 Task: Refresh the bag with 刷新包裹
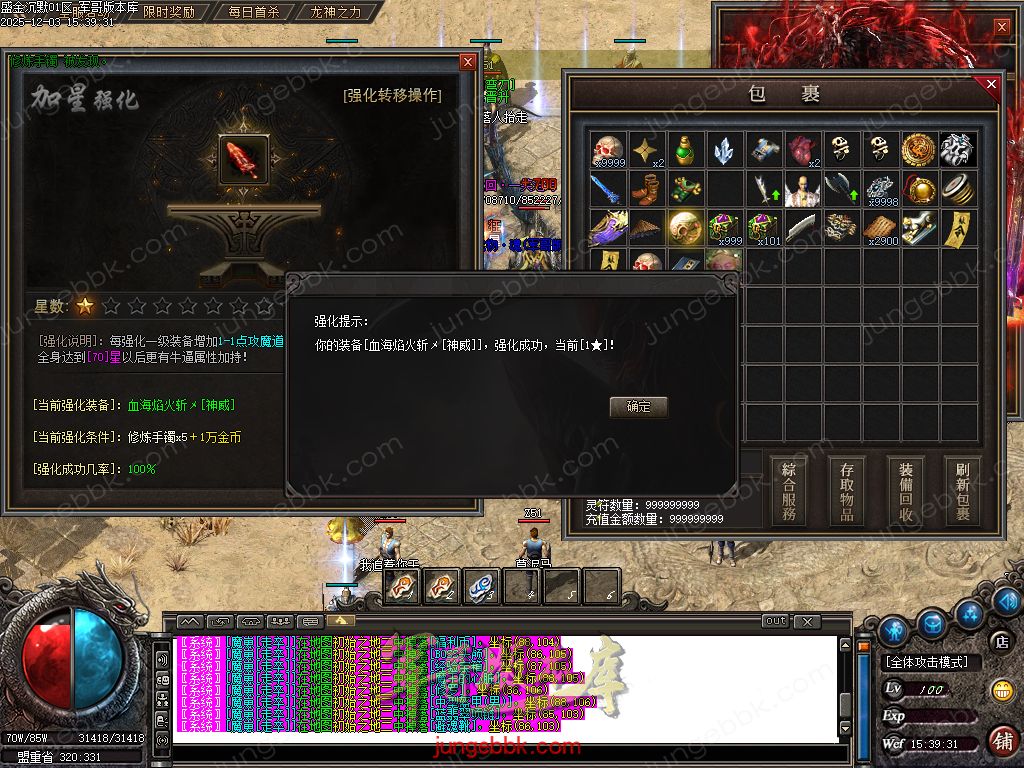tap(963, 491)
